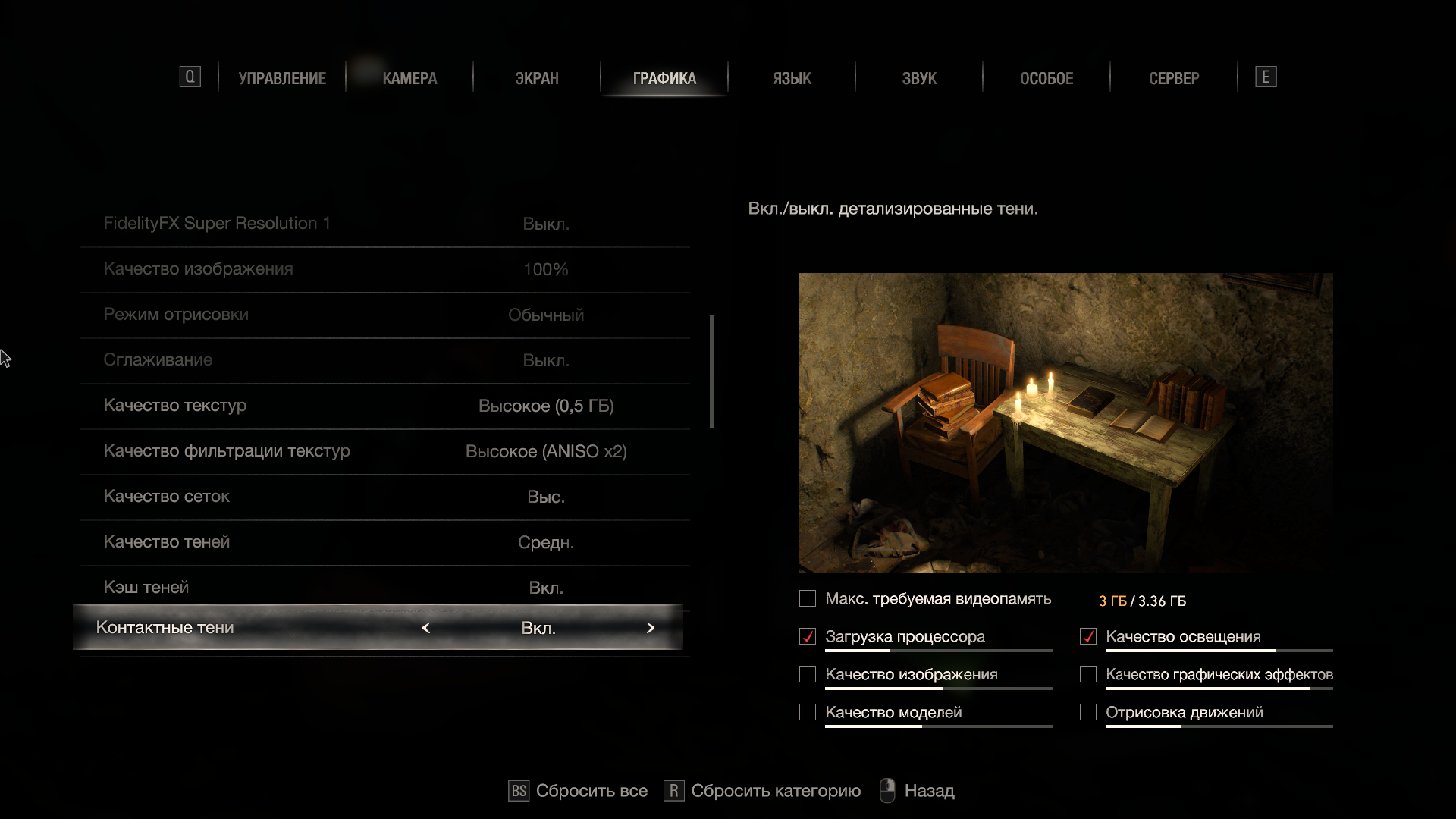Image resolution: width=1456 pixels, height=819 pixels.
Task: Select the Качество сеток option
Action: point(384,497)
